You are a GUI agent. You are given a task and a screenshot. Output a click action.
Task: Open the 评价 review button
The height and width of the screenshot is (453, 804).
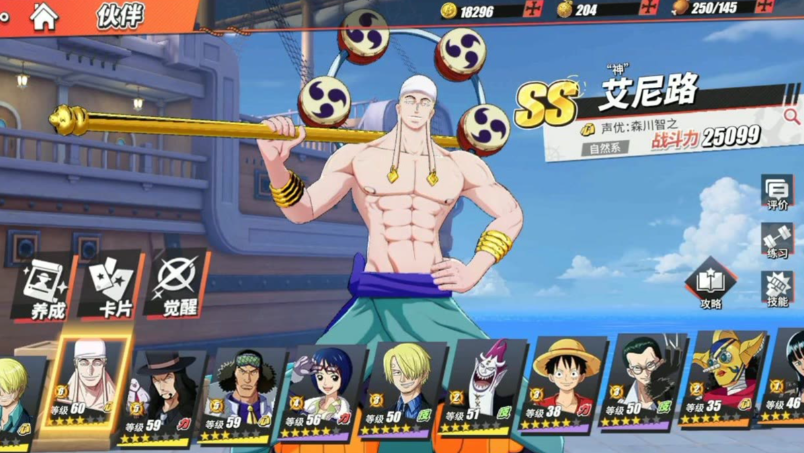coord(777,192)
